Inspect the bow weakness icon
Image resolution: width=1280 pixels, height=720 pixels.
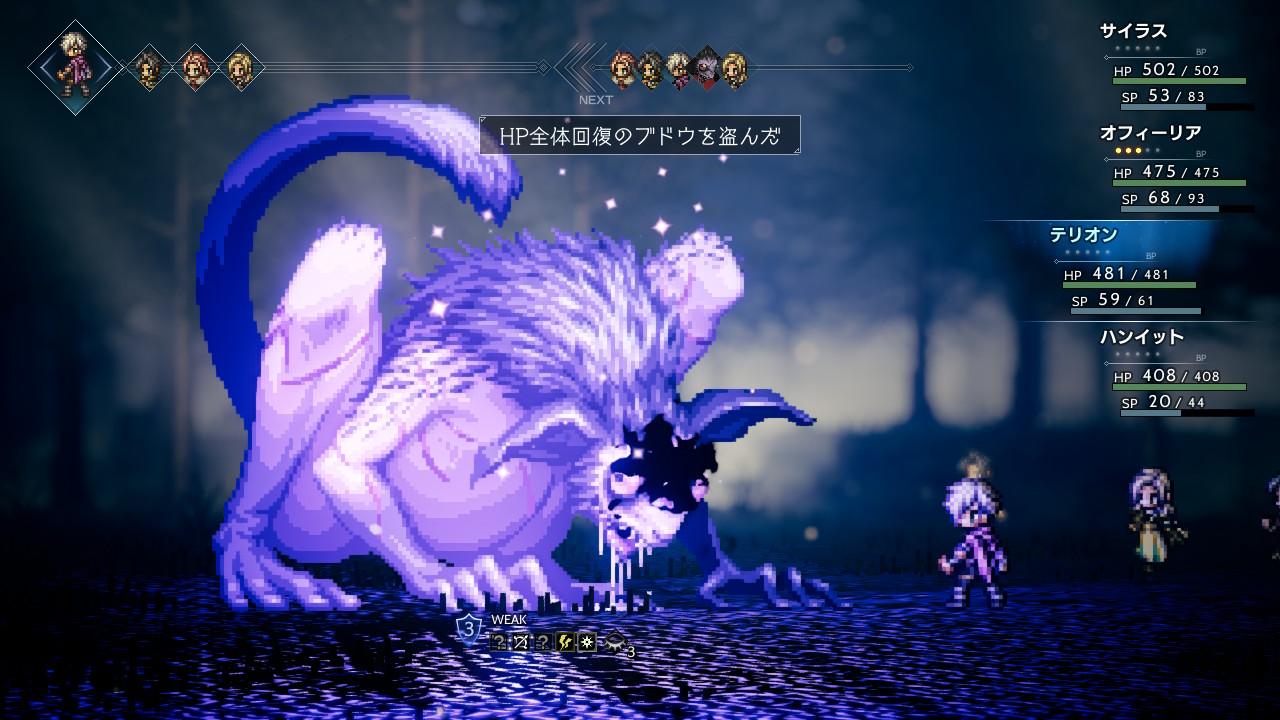521,642
